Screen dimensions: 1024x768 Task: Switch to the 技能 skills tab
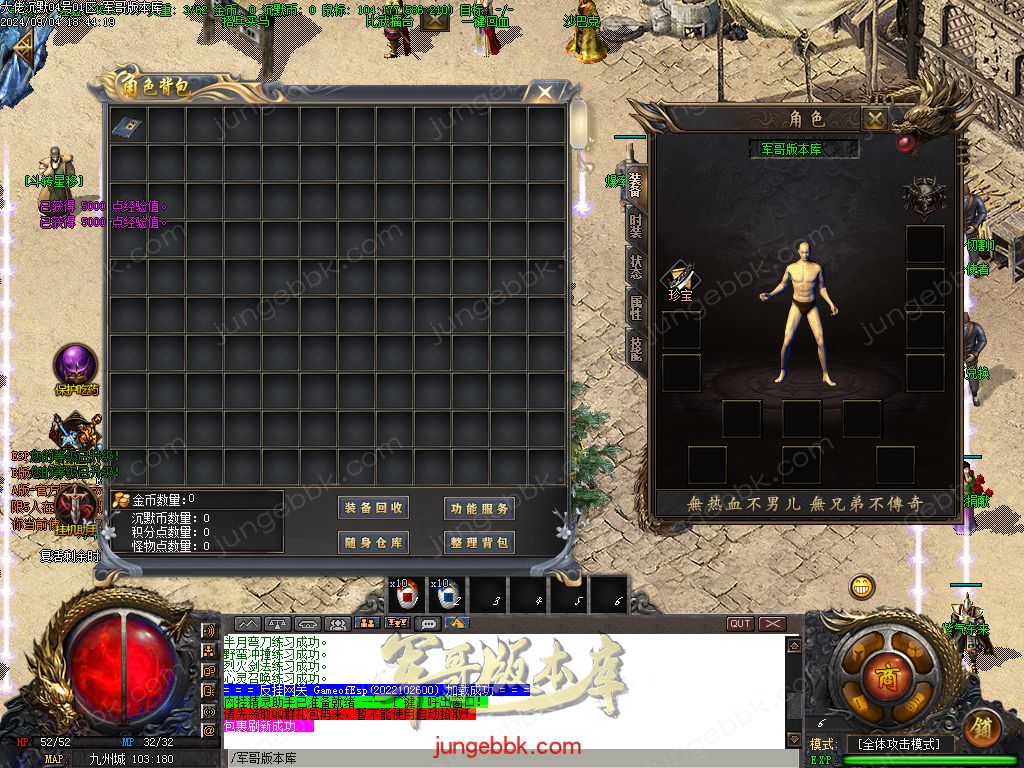point(636,347)
